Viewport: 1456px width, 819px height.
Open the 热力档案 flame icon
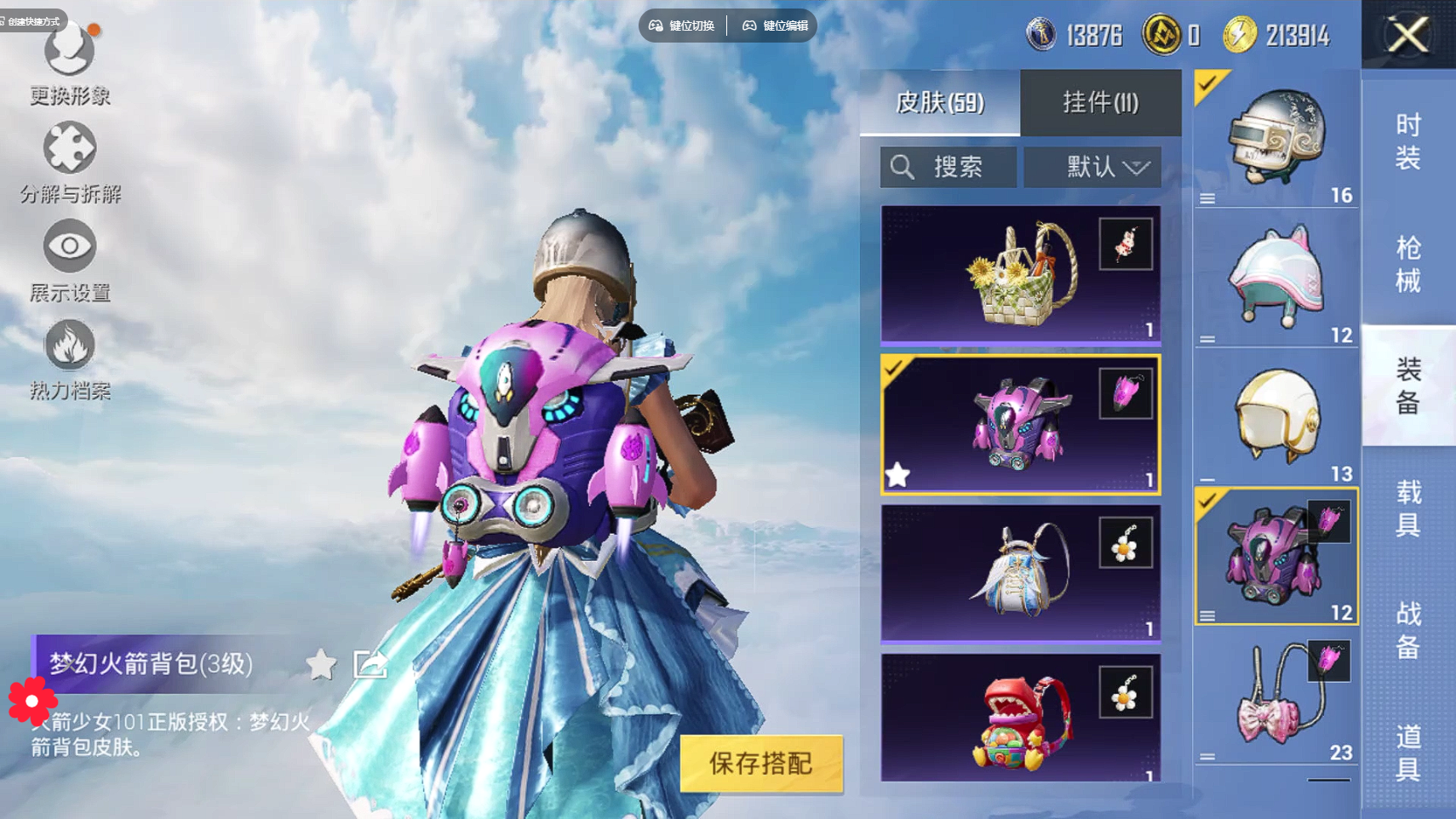(x=70, y=358)
